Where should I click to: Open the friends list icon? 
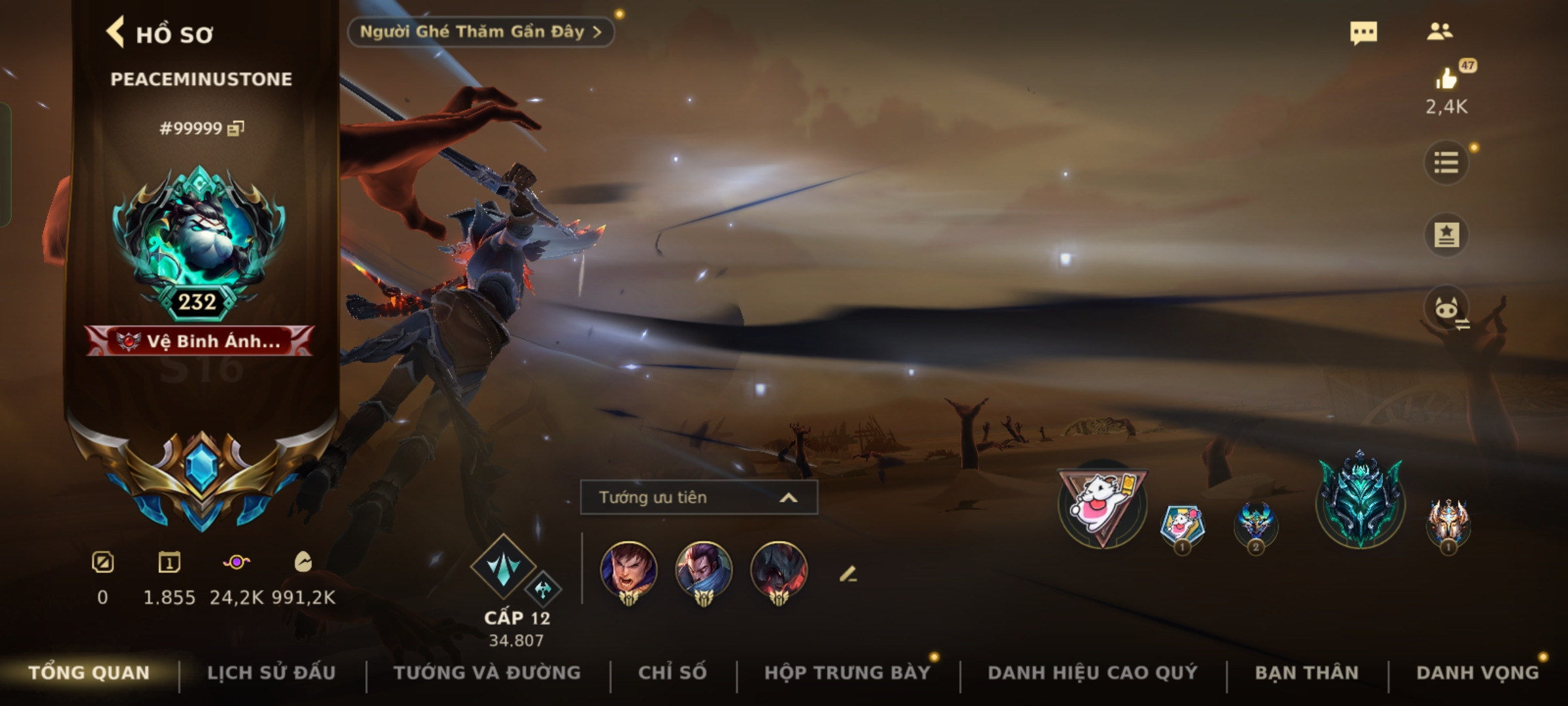click(1440, 31)
